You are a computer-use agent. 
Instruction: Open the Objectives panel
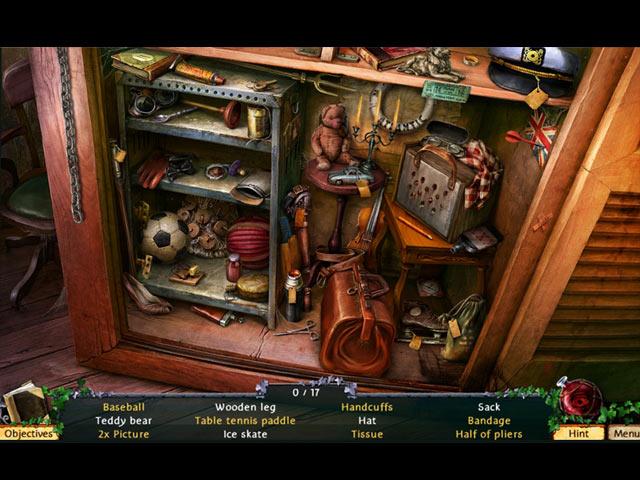point(28,433)
